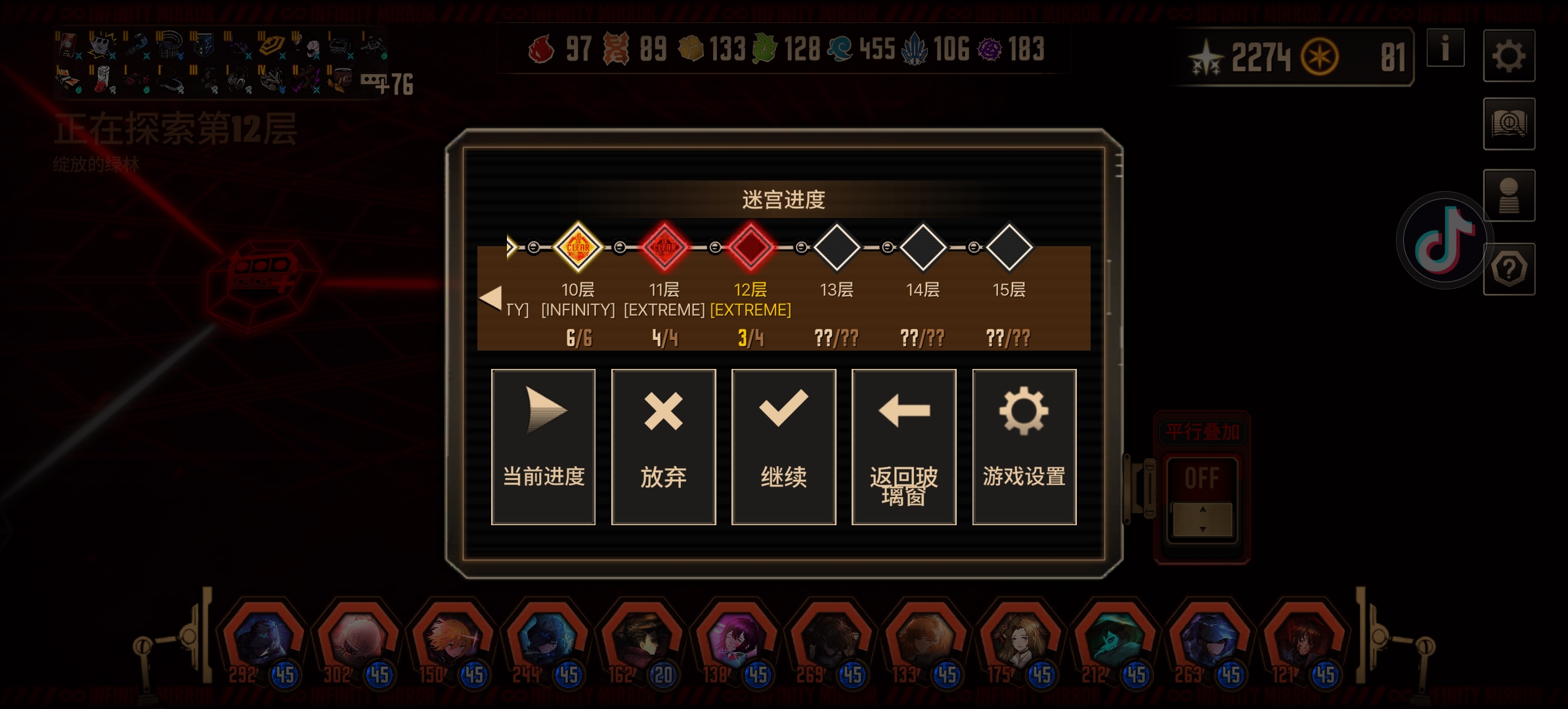
Task: Click 返回玻璃窗 to go back
Action: 904,446
